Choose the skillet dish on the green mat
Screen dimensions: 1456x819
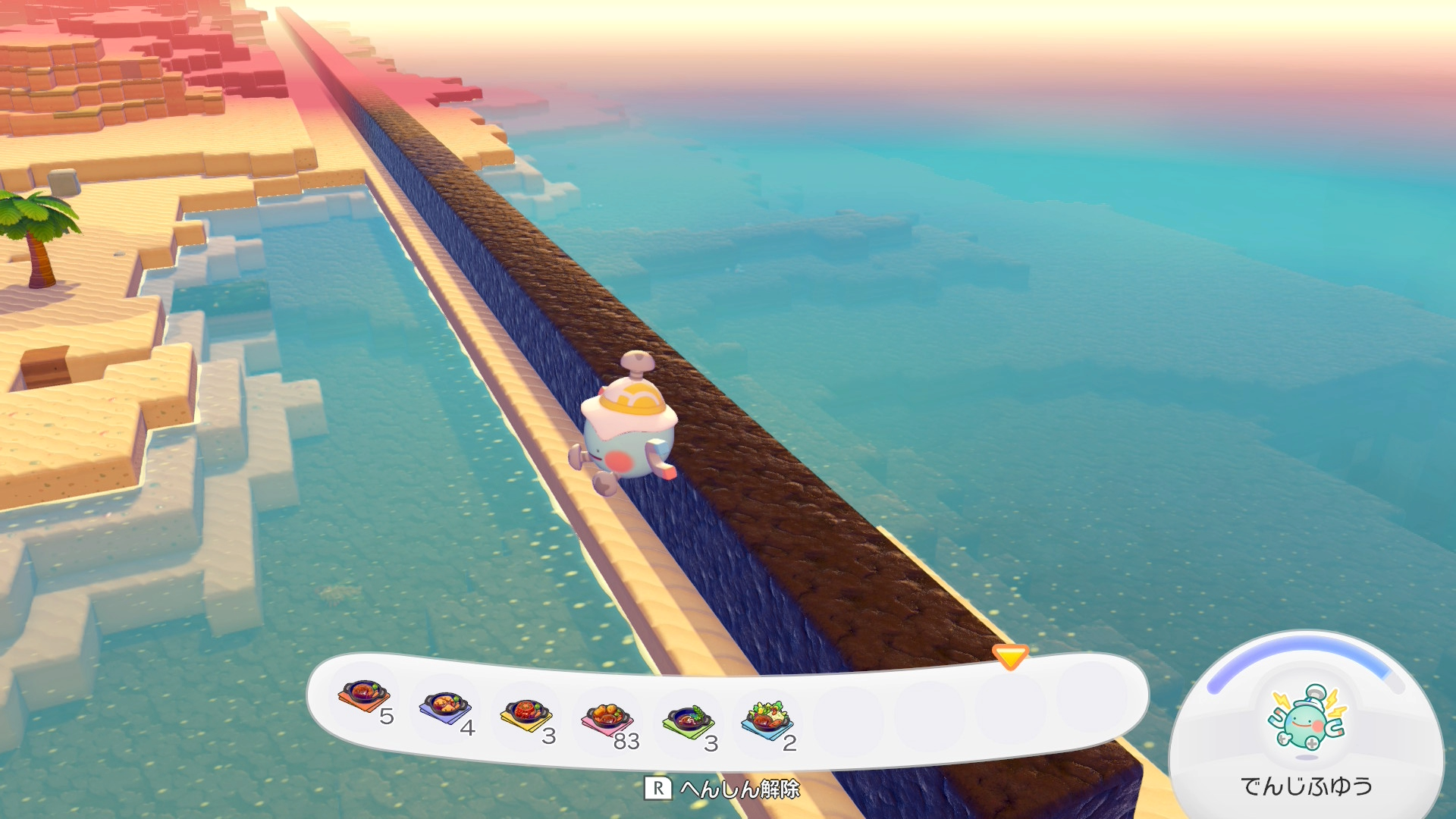688,720
